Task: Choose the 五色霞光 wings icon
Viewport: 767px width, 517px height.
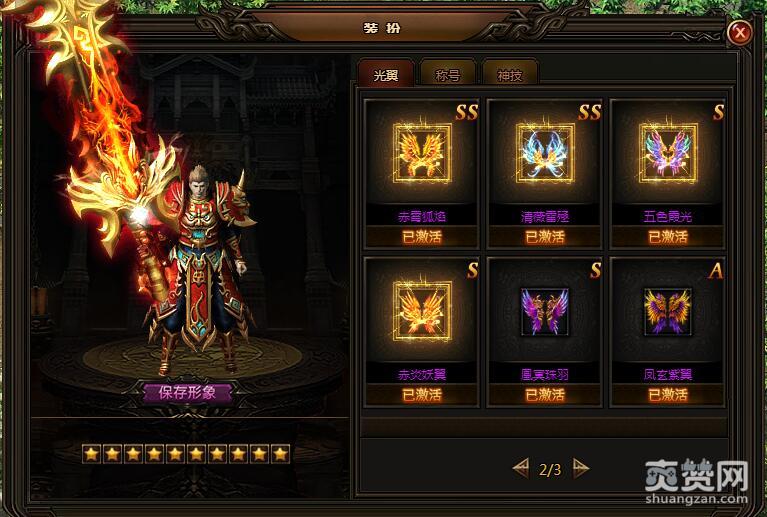Action: tap(667, 157)
